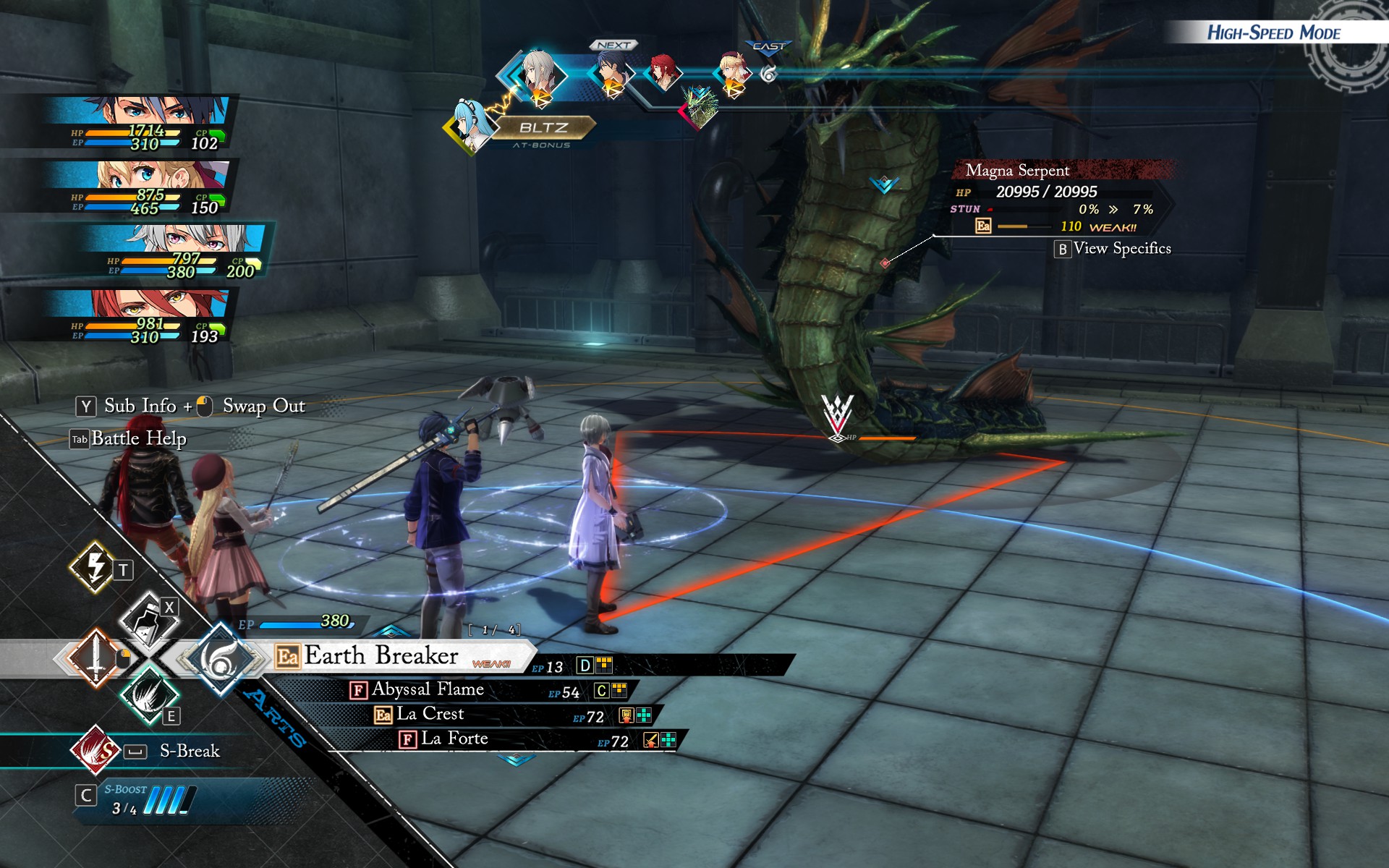Choose the sword Attack command icon
Viewport: 1389px width, 868px height.
[95, 658]
